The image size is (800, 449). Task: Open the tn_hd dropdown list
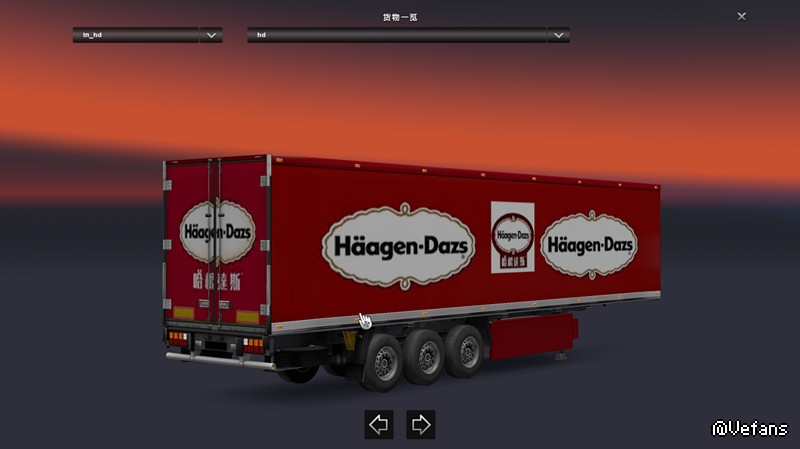(211, 35)
